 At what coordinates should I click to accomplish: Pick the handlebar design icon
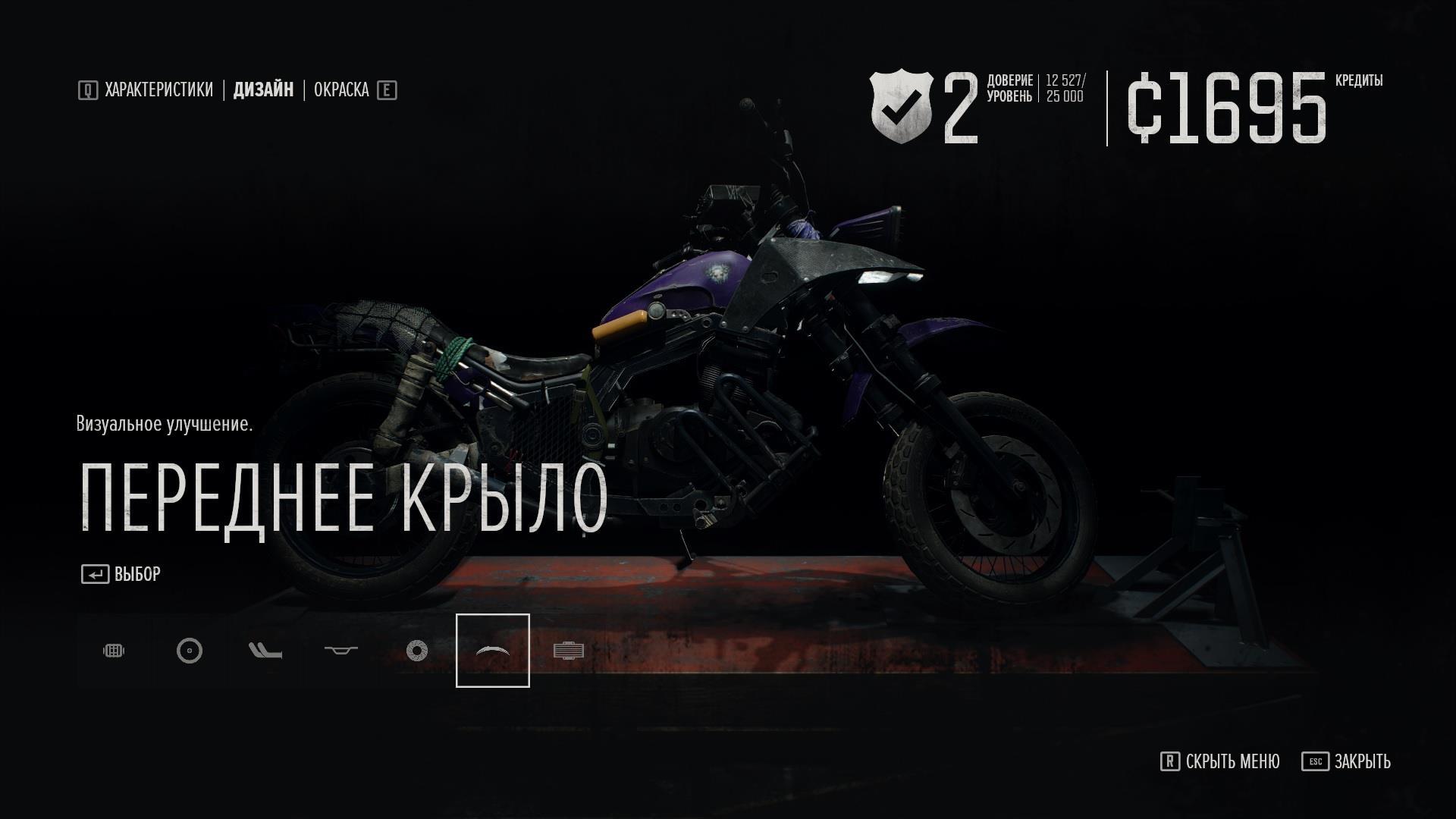coord(341,651)
